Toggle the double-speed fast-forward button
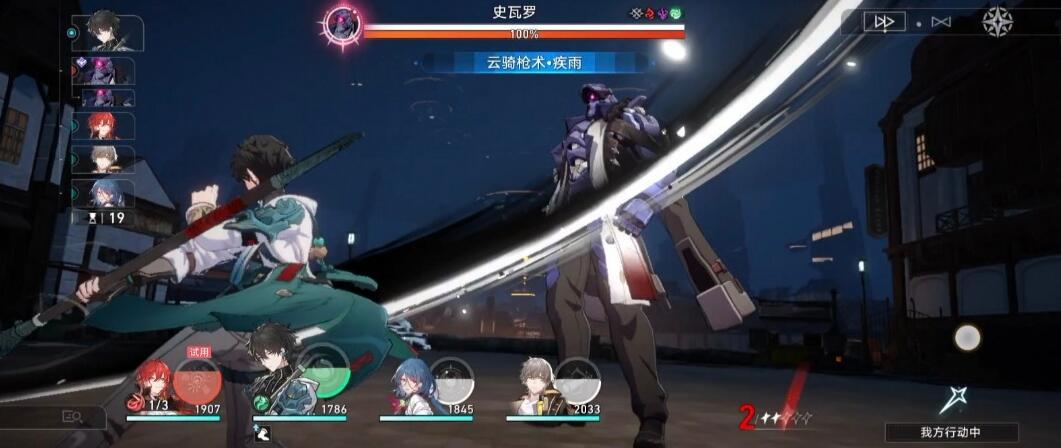 883,22
